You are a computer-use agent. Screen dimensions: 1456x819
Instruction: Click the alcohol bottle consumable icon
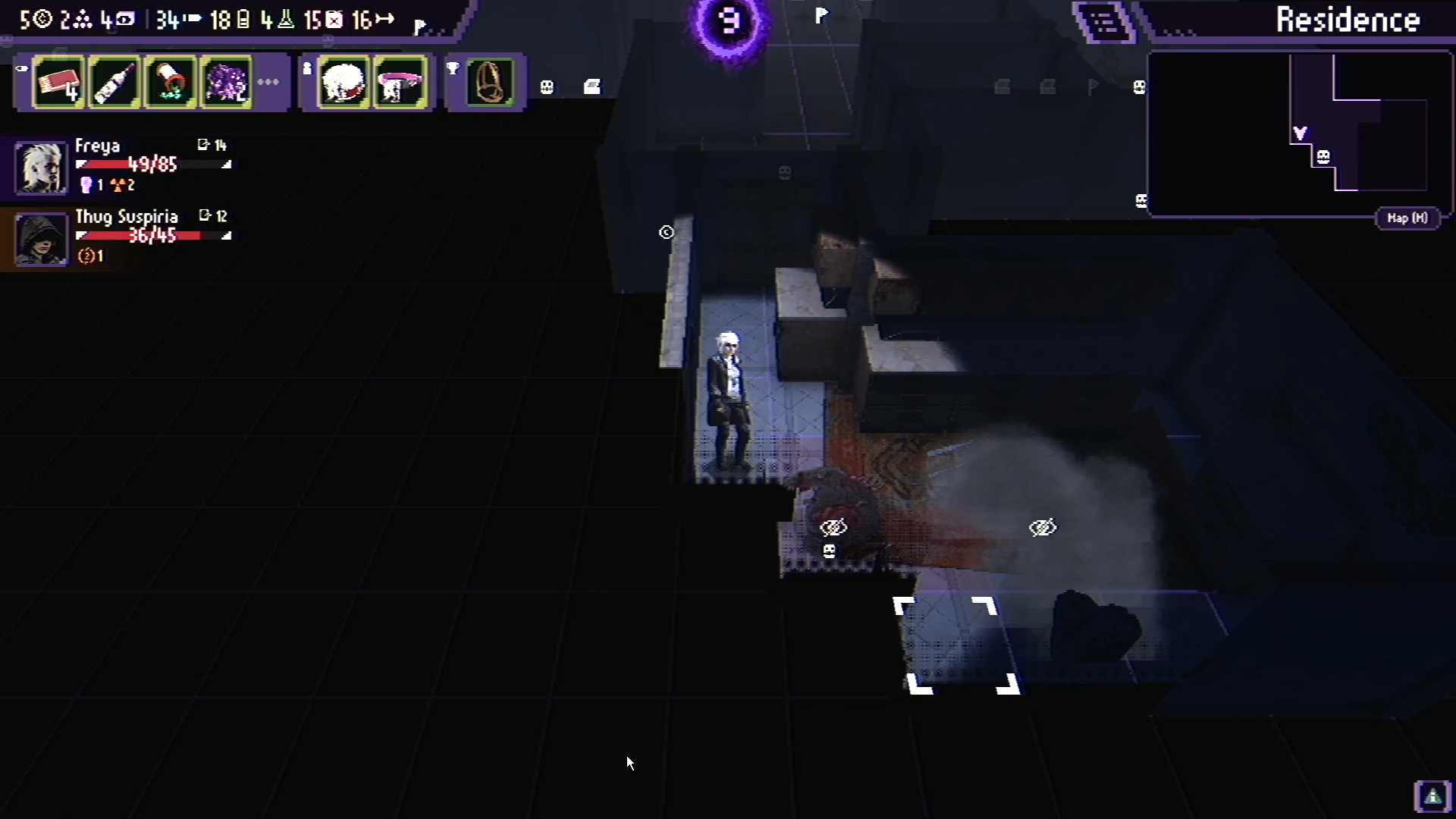(114, 82)
